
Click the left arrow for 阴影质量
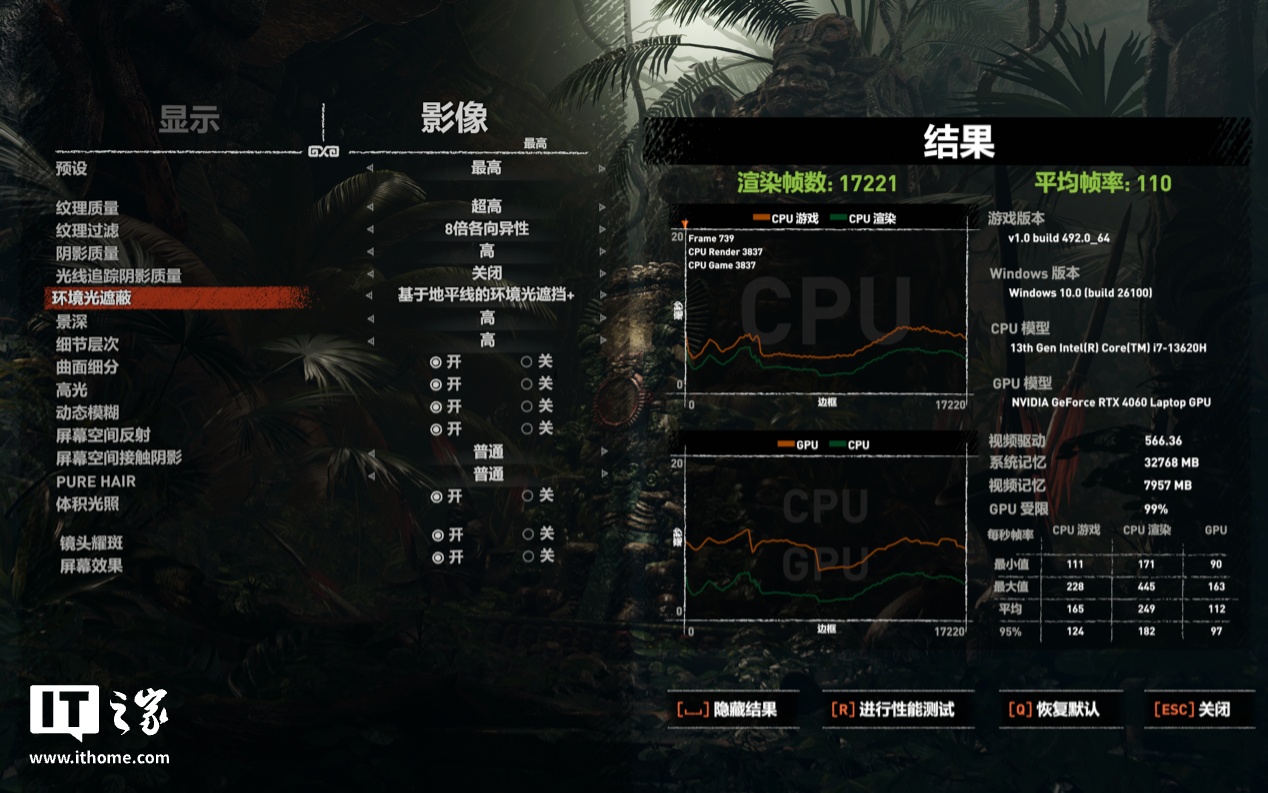click(368, 251)
